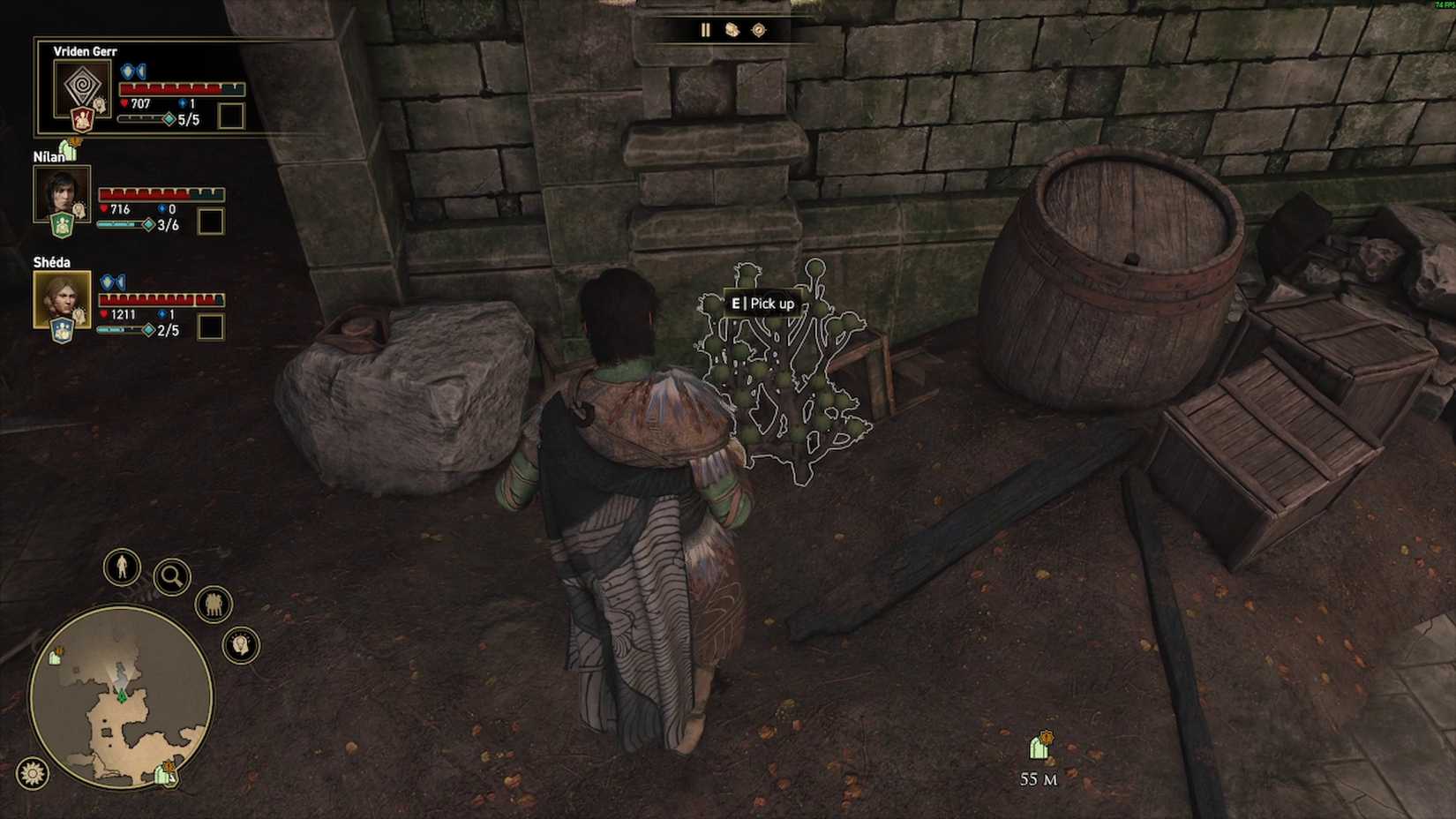Open the journal head icon near the minimap
Viewport: 1456px width, 819px height.
point(239,646)
